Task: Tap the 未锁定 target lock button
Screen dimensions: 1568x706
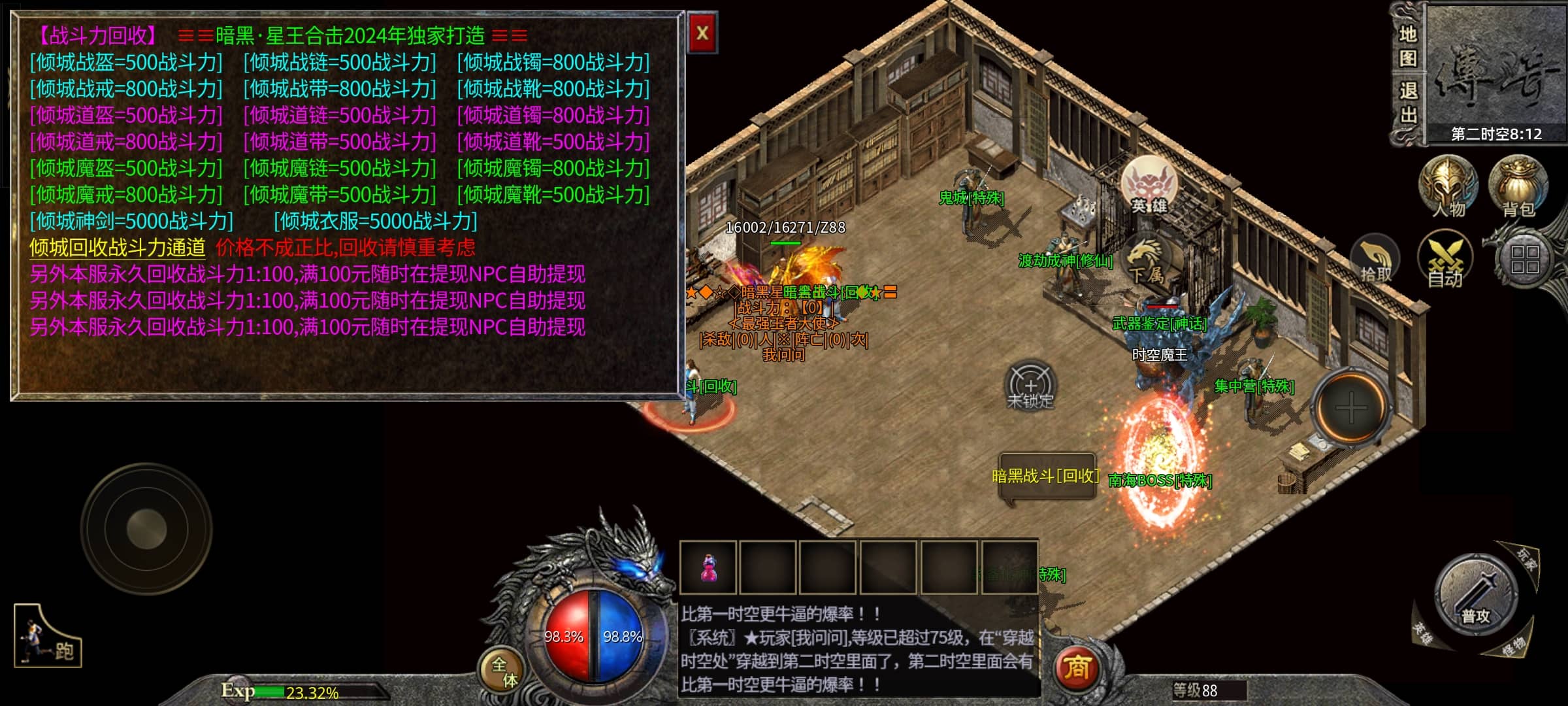Action: 1030,387
